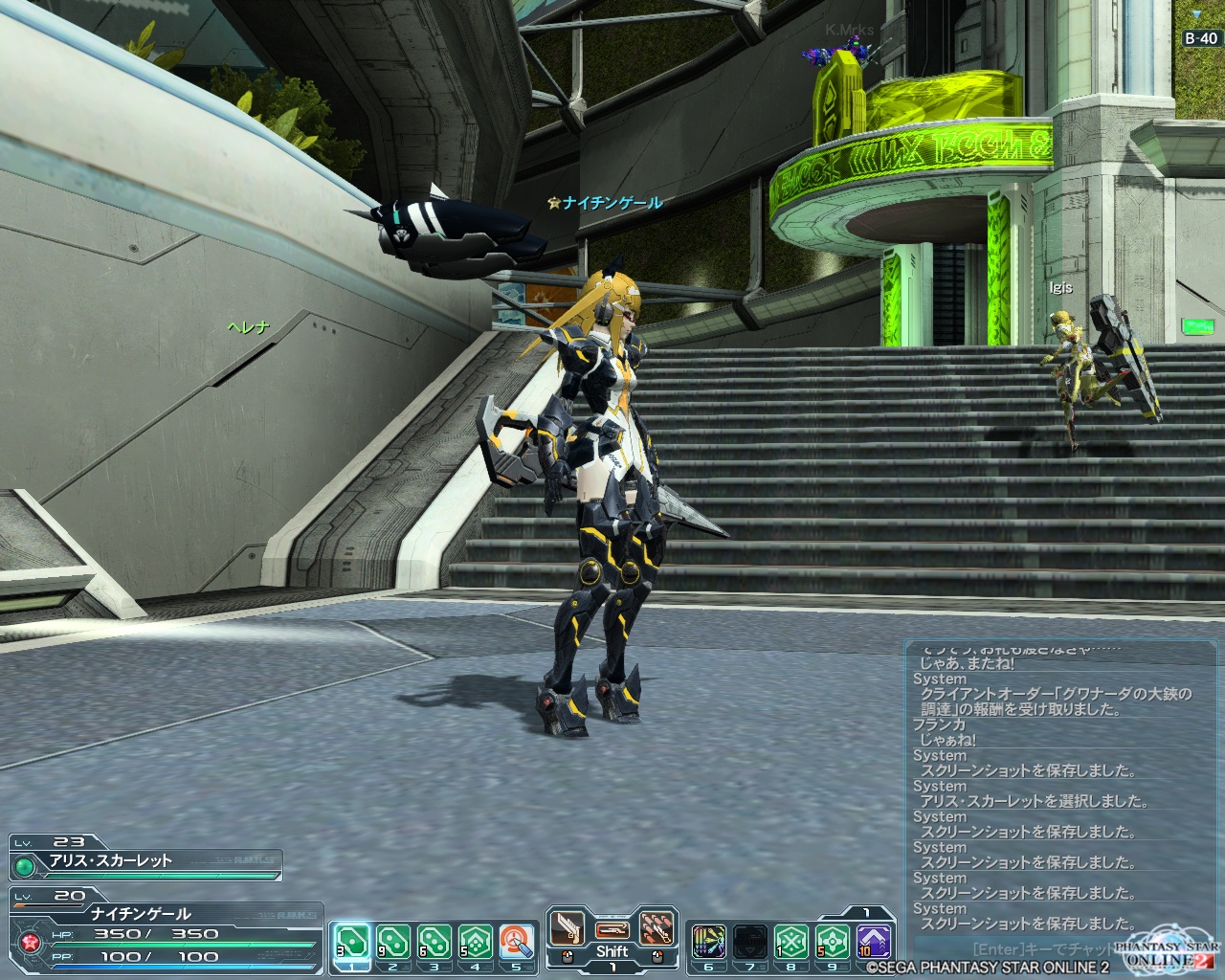Select the empty dark slot 7
The image size is (1225, 980).
pyautogui.click(x=750, y=942)
